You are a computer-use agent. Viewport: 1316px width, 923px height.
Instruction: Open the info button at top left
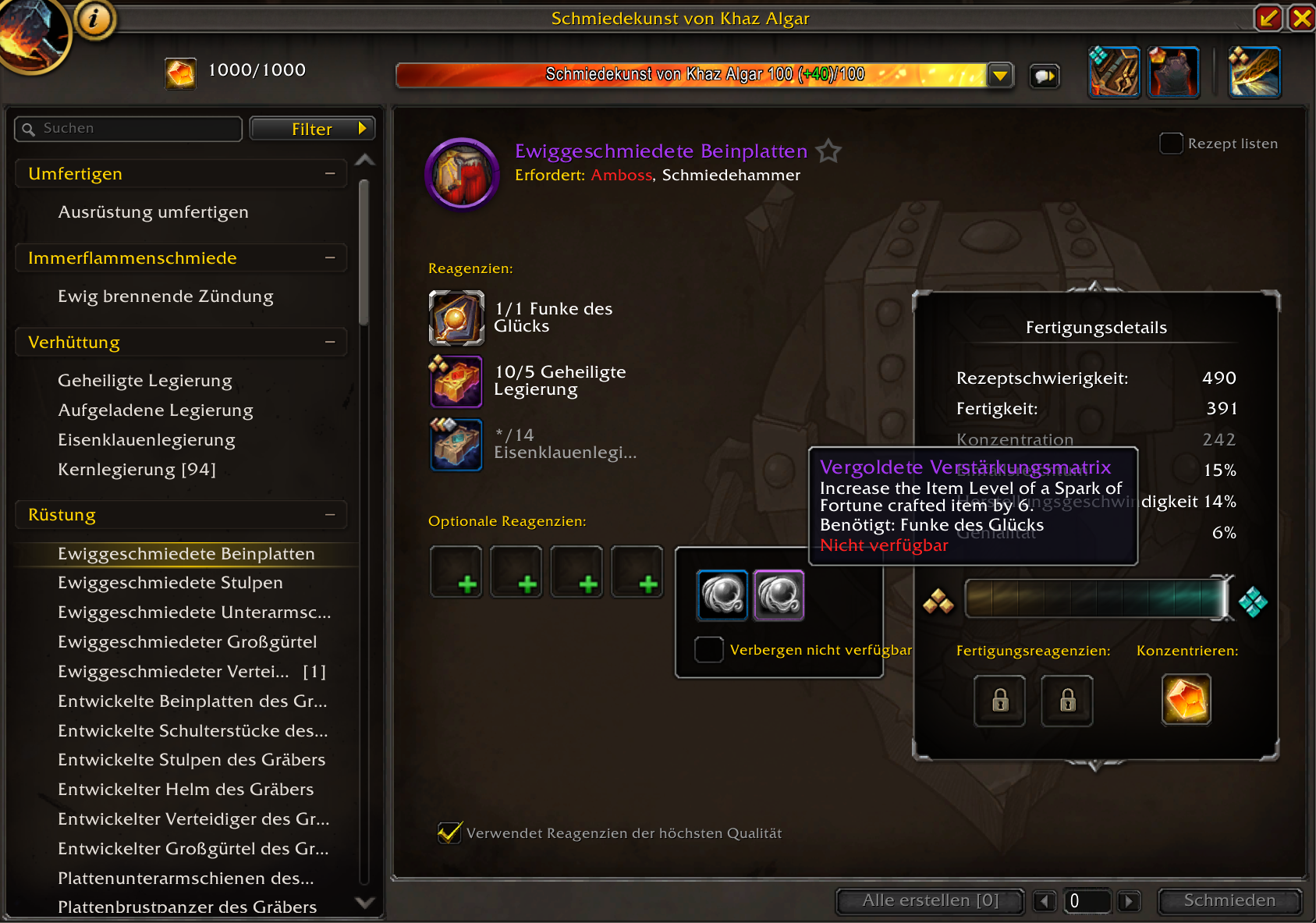pyautogui.click(x=94, y=19)
